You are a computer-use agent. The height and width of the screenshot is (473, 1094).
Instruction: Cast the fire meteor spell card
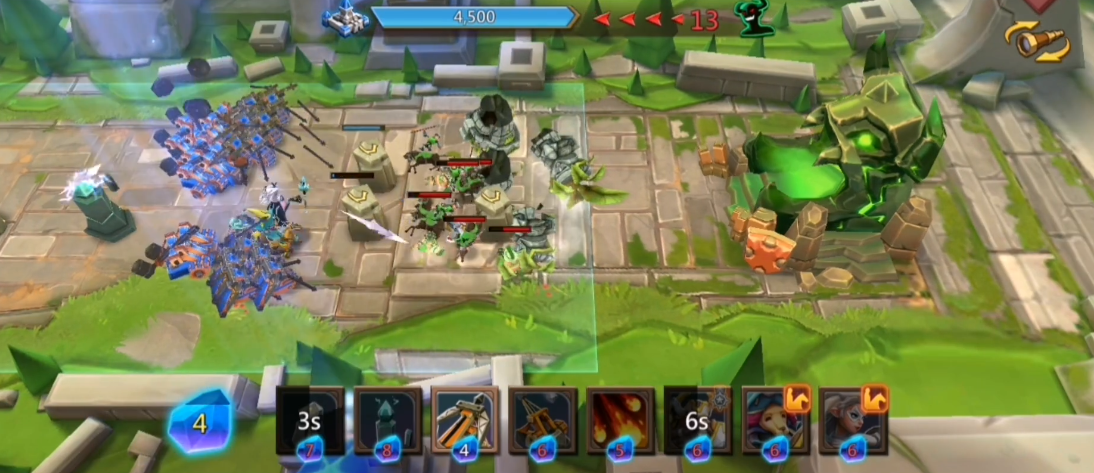click(621, 422)
